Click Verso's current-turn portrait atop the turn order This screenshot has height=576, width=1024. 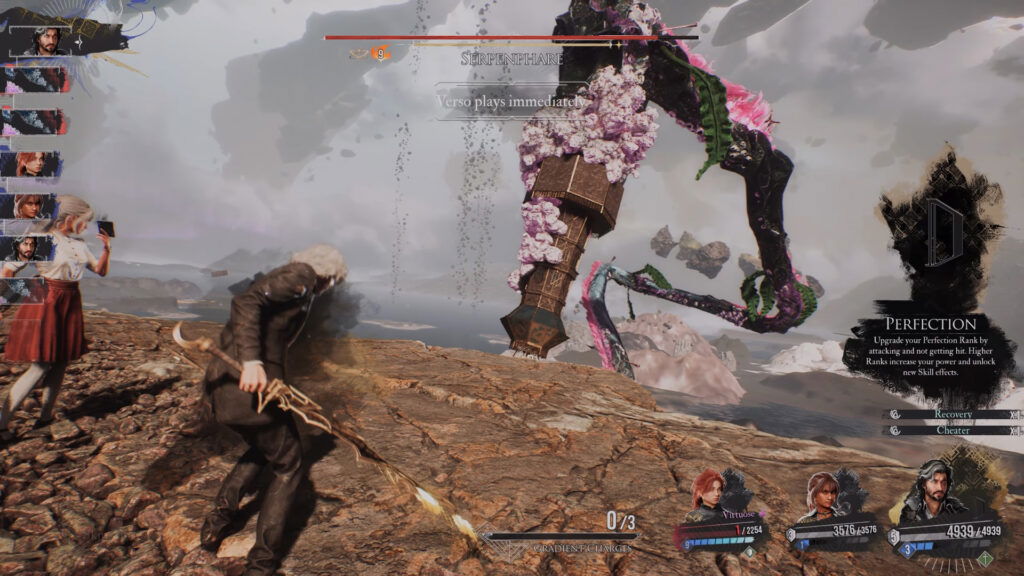[44, 41]
